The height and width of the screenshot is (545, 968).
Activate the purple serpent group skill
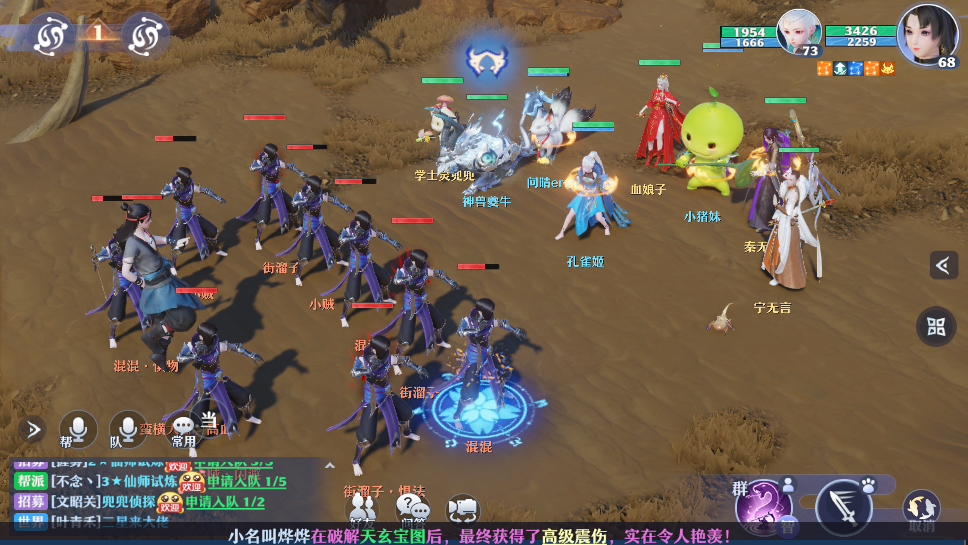point(763,504)
